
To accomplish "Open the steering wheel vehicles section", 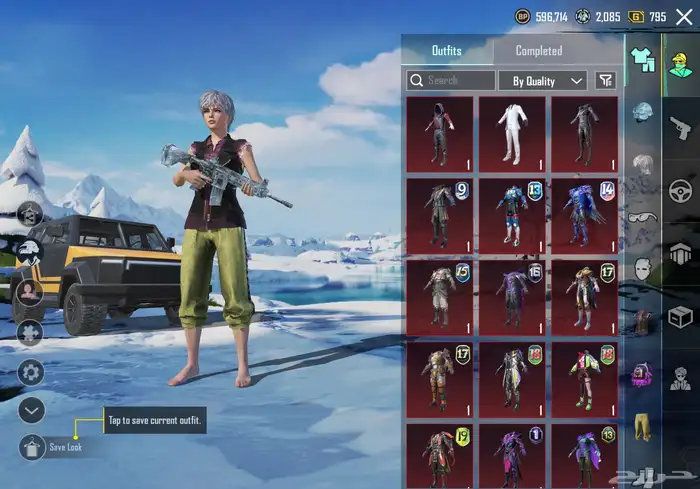I will [681, 190].
